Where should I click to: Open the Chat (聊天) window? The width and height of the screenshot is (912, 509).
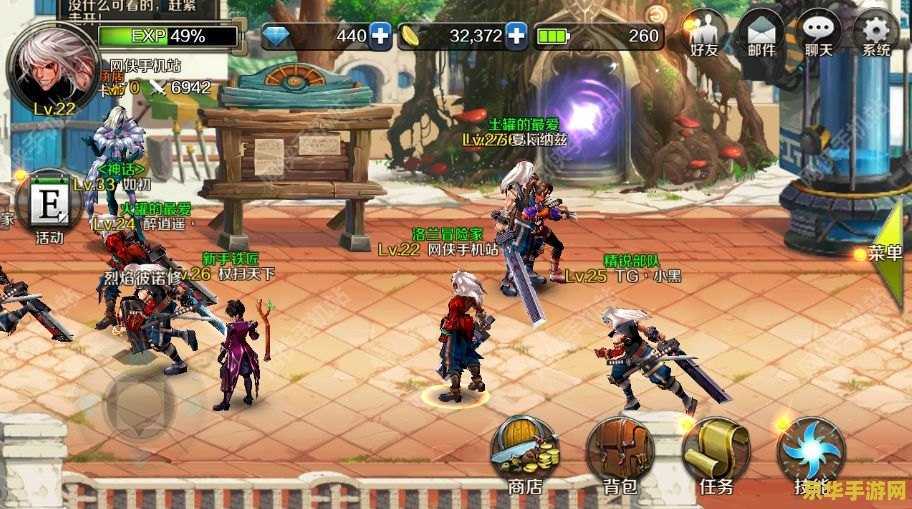tap(819, 34)
